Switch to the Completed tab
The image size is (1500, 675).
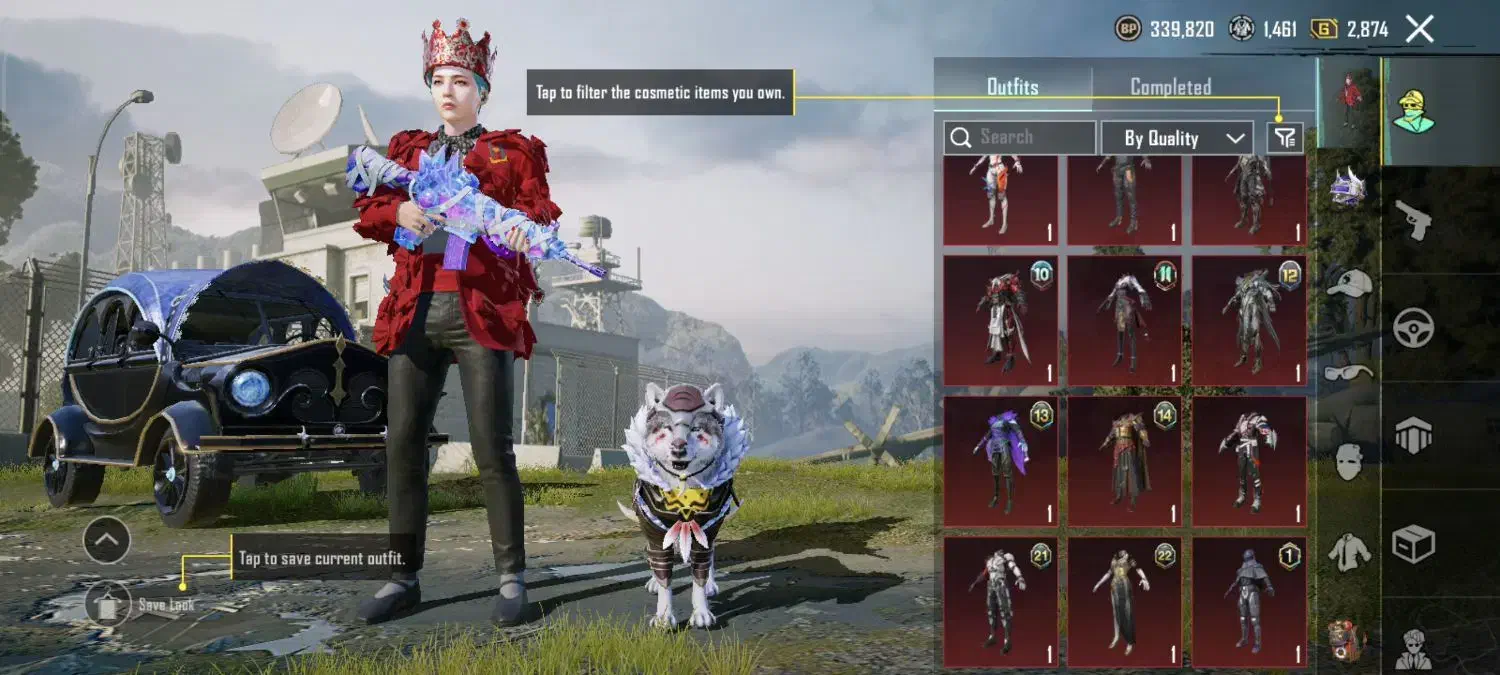[1170, 87]
